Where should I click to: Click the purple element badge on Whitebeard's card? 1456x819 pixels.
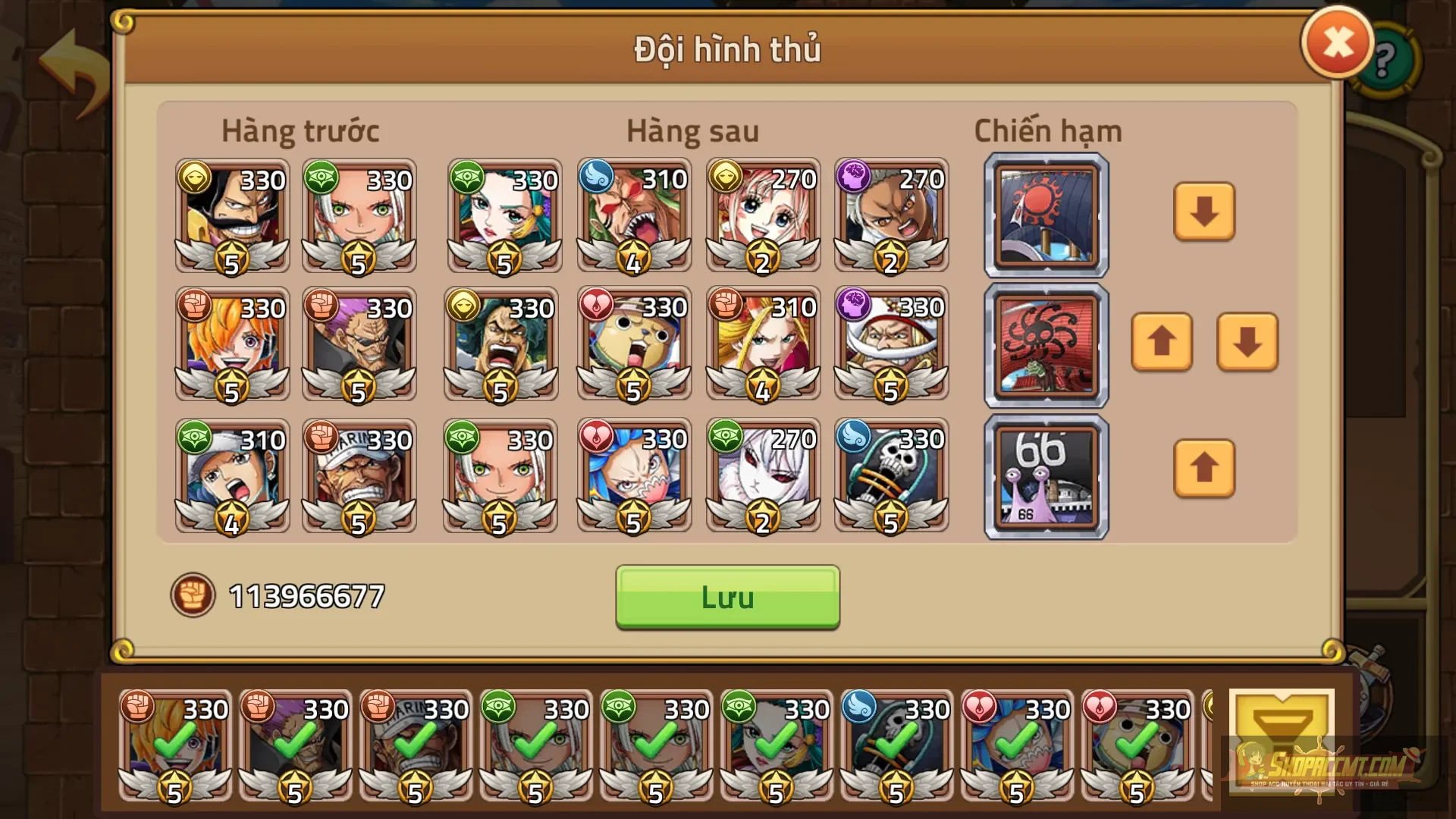coord(854,305)
